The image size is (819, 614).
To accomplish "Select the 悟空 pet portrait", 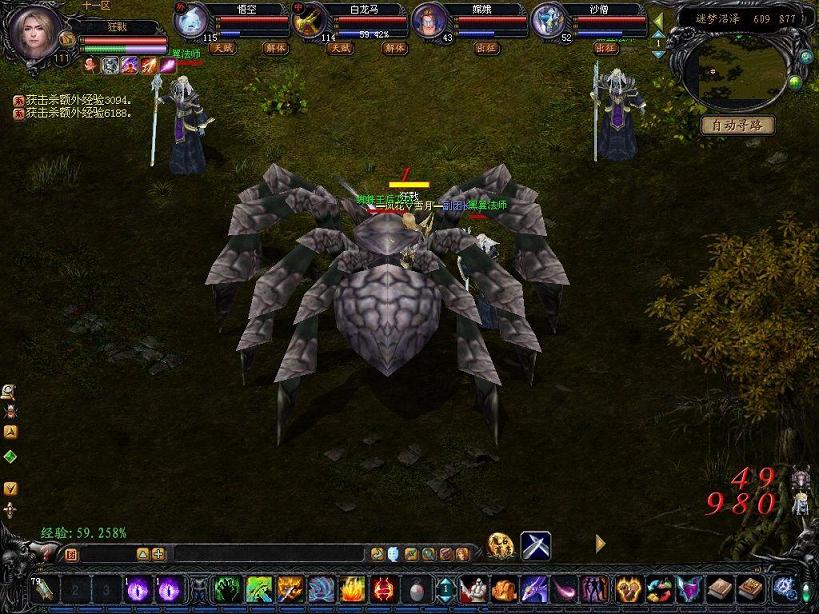I will (x=191, y=20).
